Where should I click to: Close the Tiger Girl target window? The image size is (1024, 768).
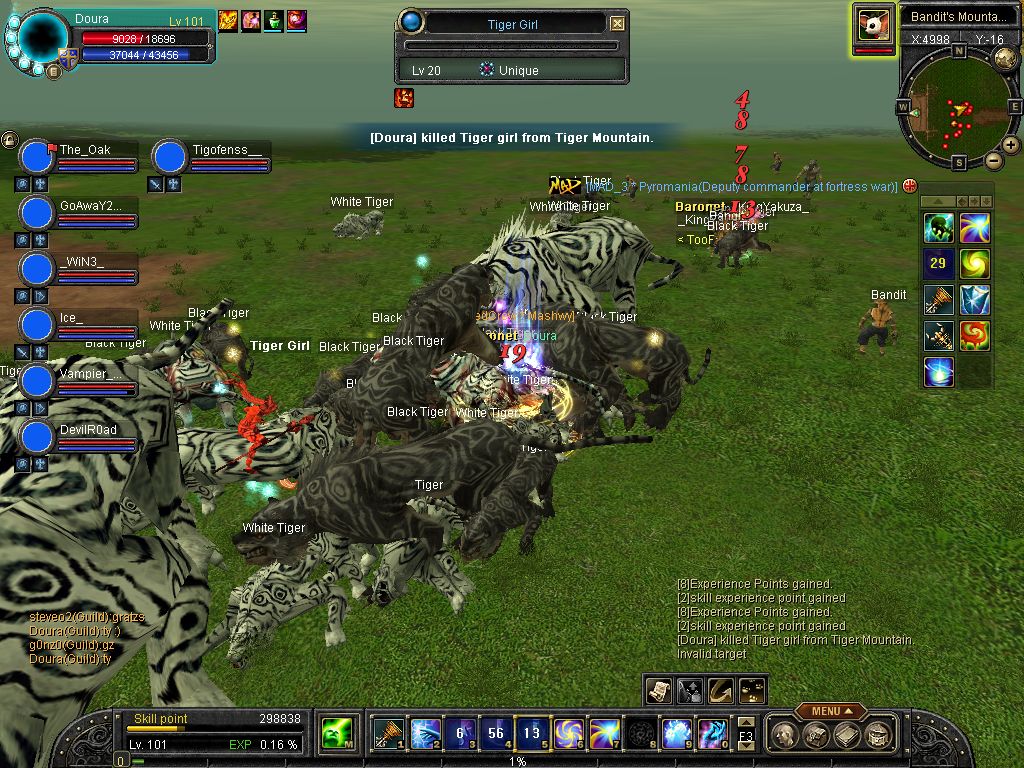click(x=618, y=23)
